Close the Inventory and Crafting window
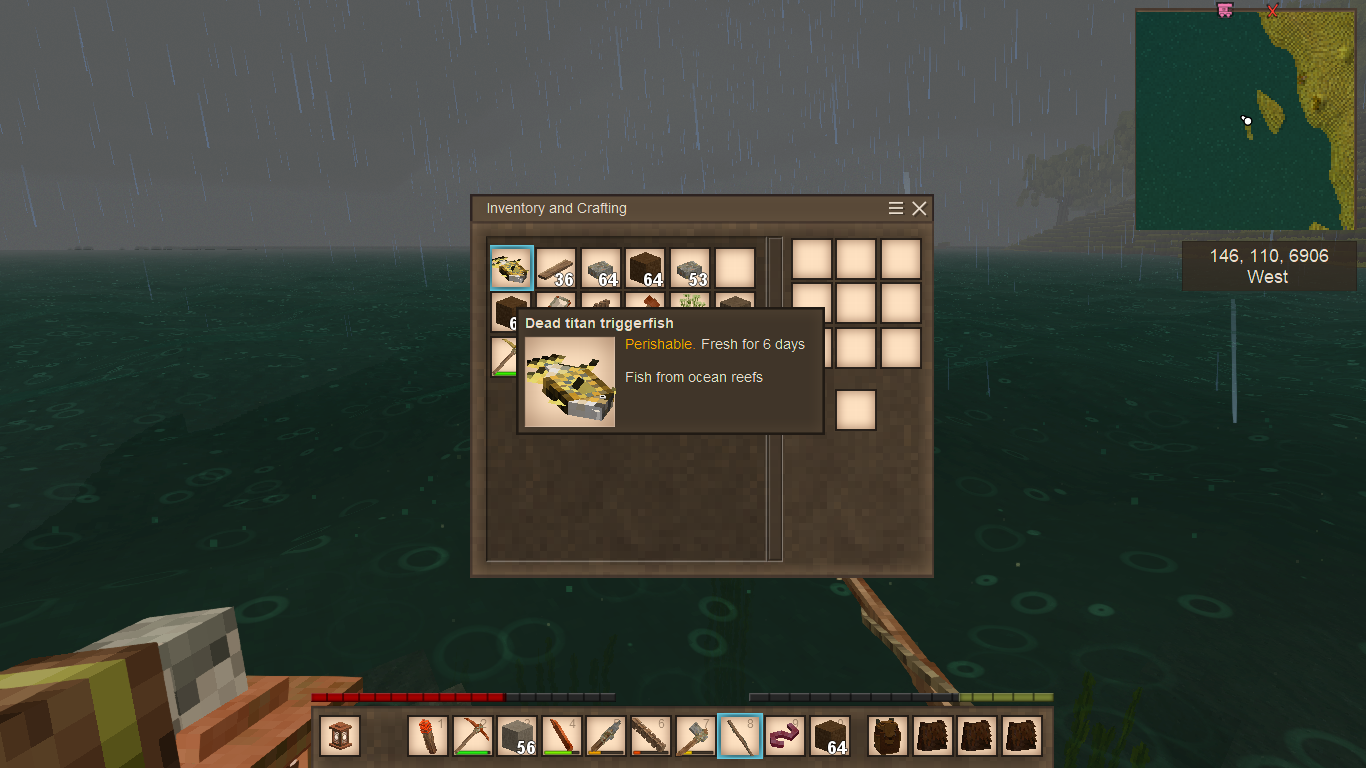Image resolution: width=1366 pixels, height=768 pixels. pyautogui.click(x=919, y=208)
